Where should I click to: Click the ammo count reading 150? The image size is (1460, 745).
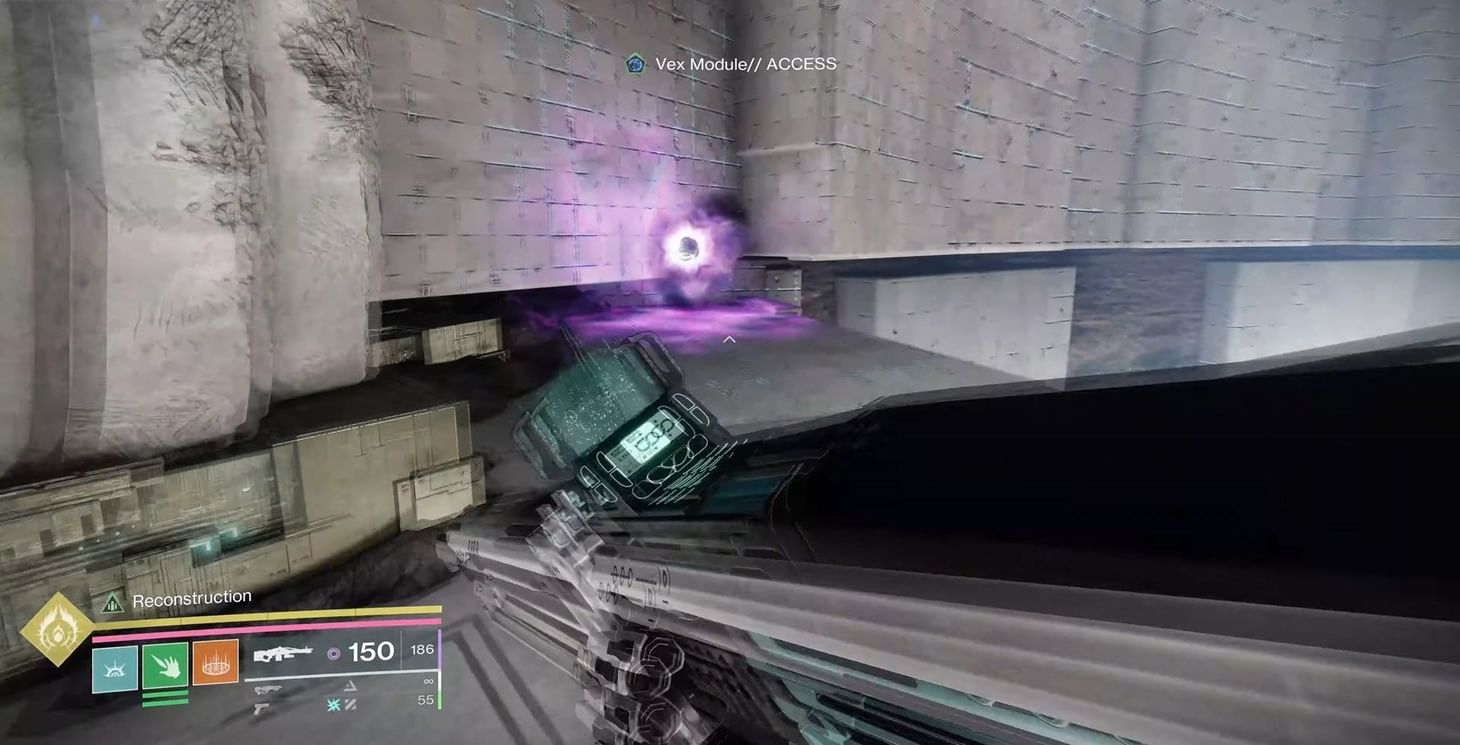click(x=372, y=652)
